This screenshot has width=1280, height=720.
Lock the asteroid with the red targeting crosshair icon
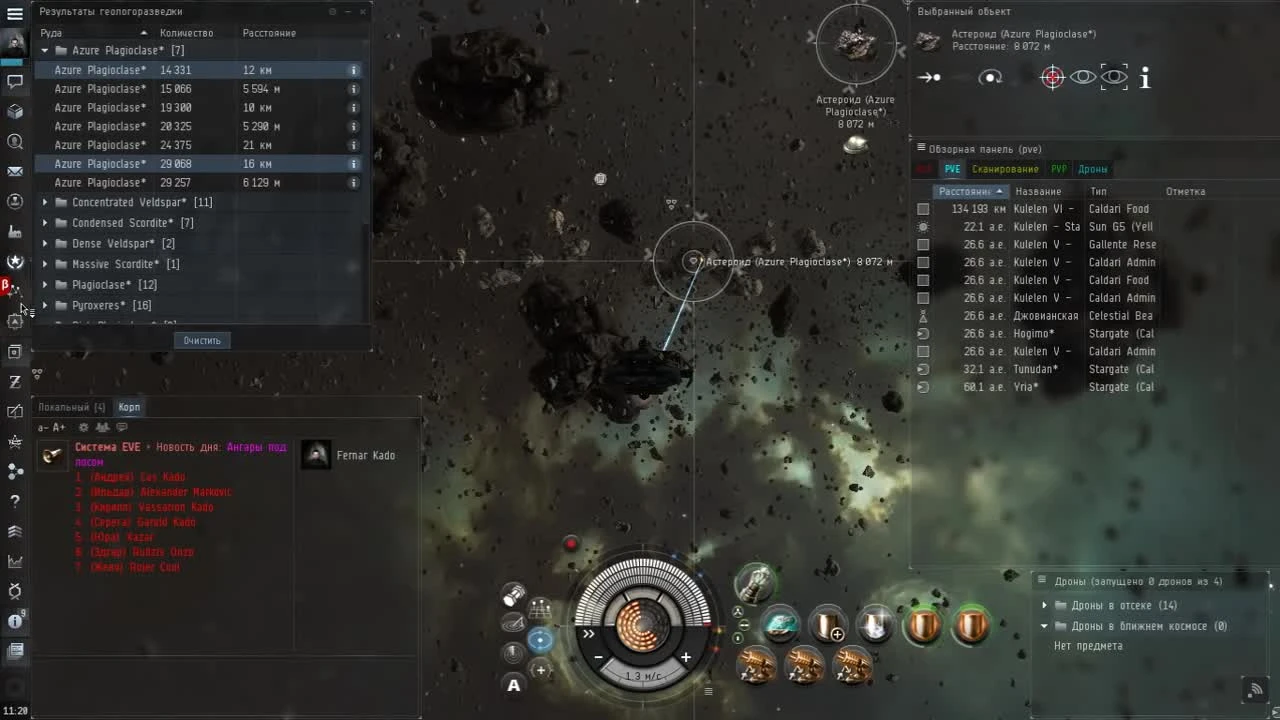(x=1052, y=77)
